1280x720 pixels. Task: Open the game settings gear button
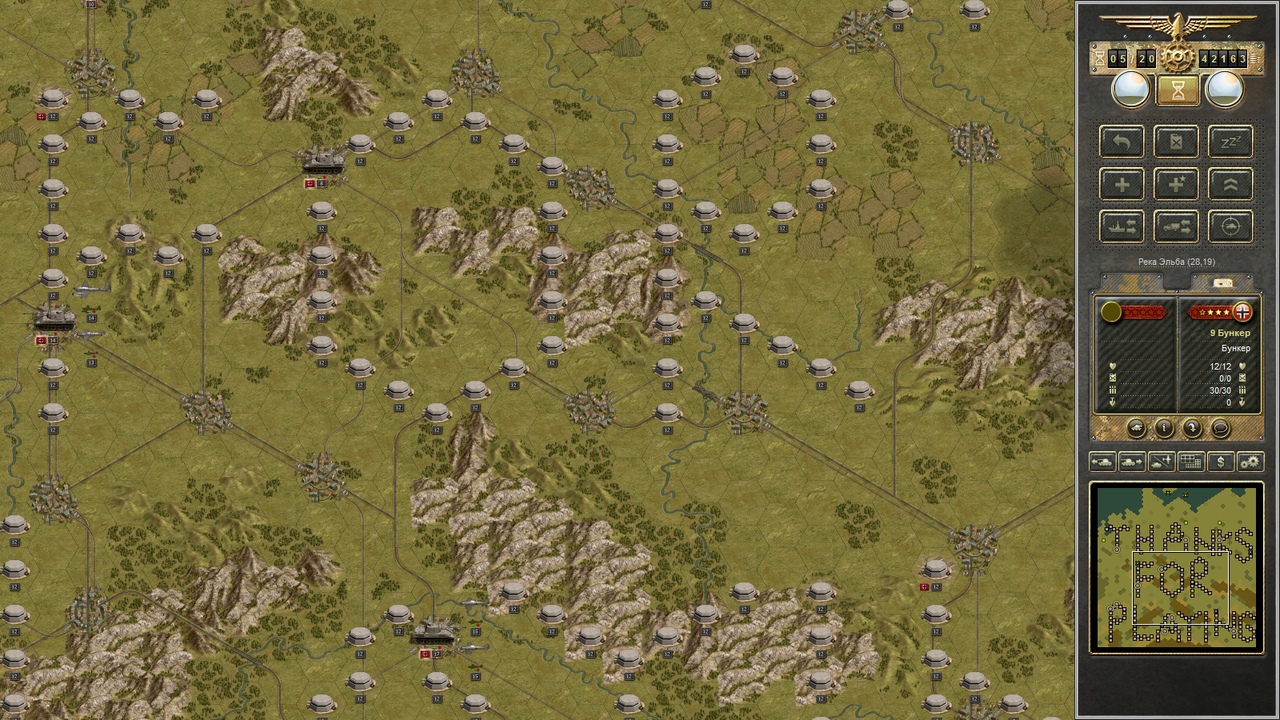(1250, 462)
